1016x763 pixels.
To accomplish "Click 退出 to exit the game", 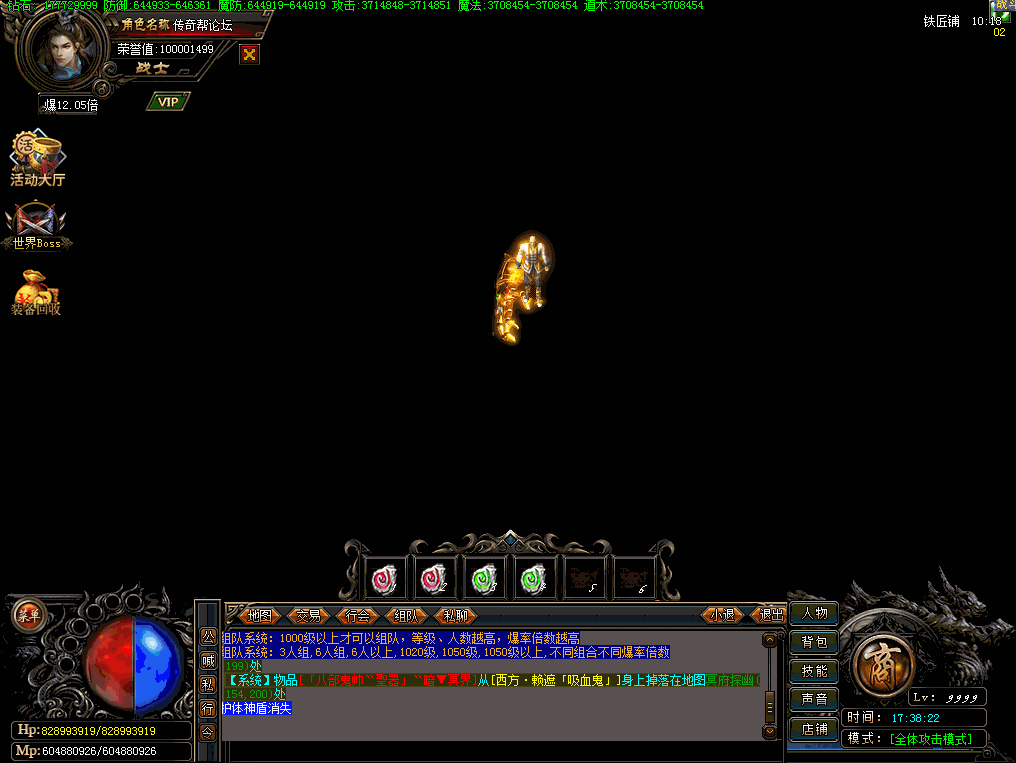I will [x=771, y=615].
